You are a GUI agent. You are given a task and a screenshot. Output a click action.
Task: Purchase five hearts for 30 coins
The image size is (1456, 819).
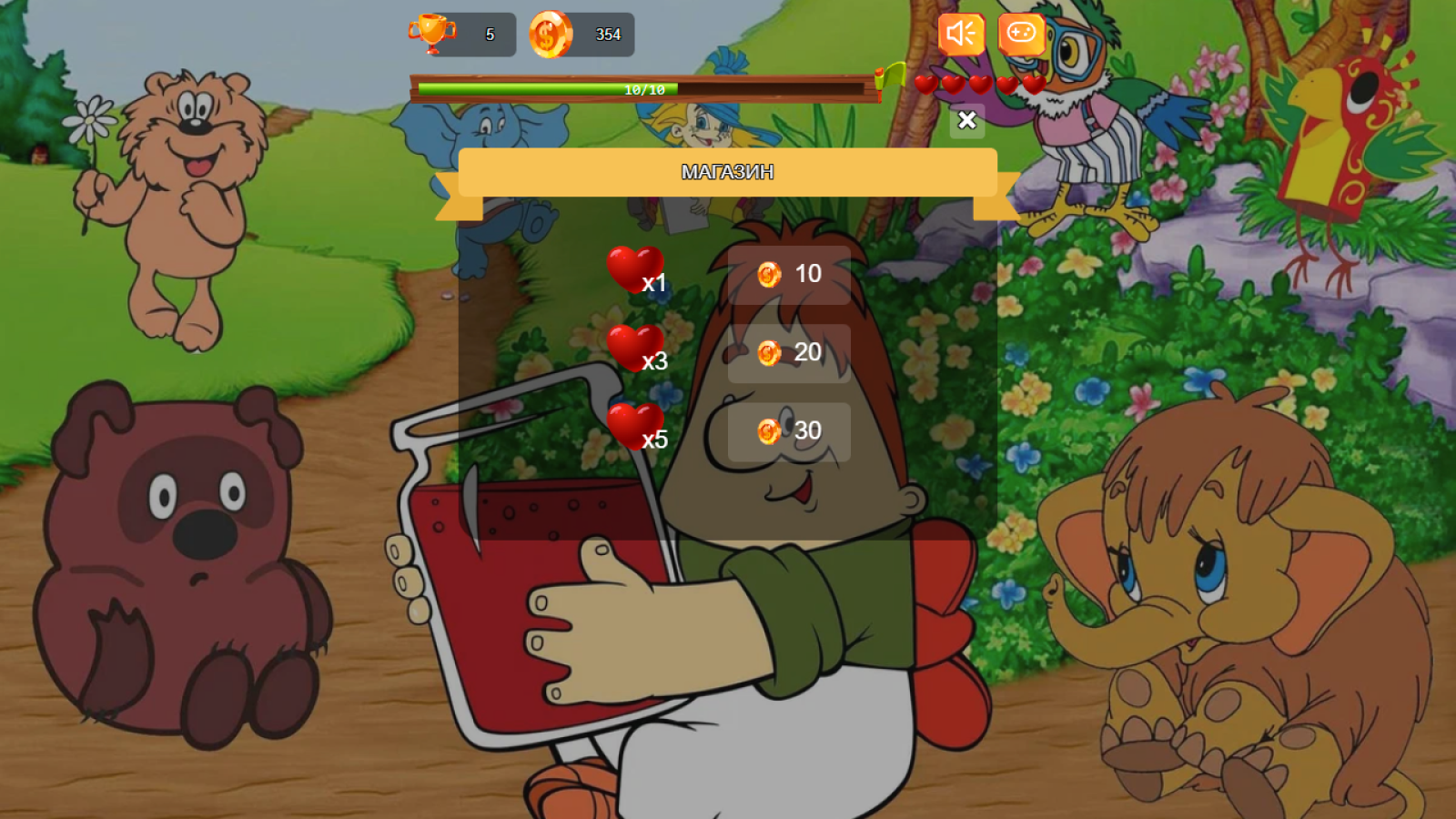coord(790,430)
